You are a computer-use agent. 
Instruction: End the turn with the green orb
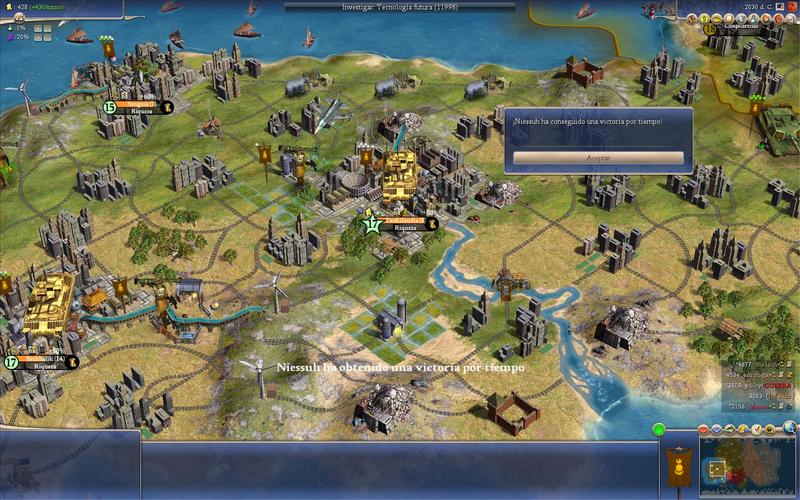pos(659,430)
